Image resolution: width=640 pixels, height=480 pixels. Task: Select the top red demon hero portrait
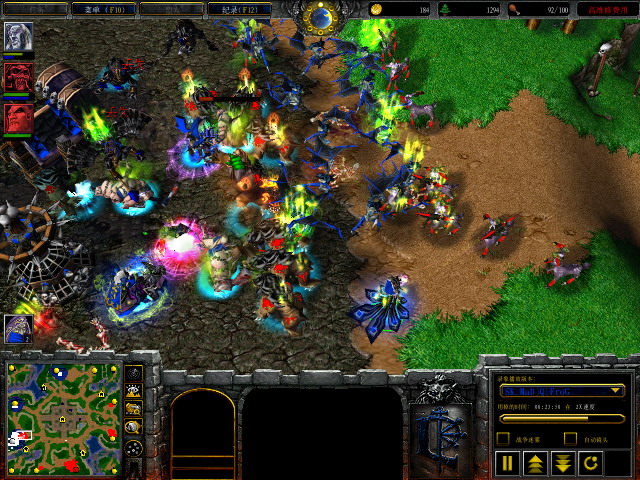pyautogui.click(x=18, y=78)
